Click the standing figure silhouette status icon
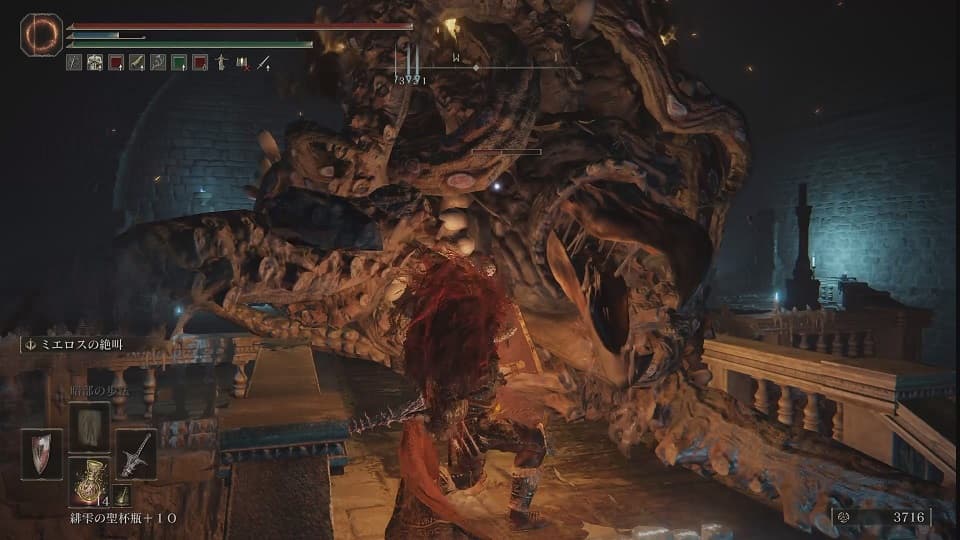This screenshot has width=960, height=540. click(221, 62)
